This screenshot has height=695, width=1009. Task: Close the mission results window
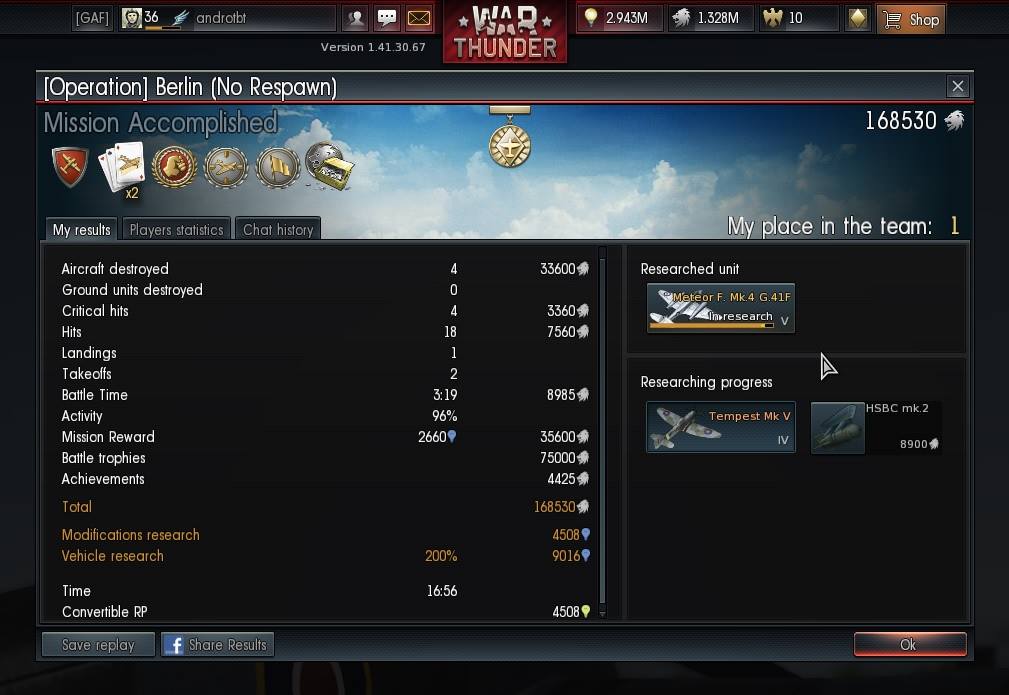pyautogui.click(x=957, y=87)
